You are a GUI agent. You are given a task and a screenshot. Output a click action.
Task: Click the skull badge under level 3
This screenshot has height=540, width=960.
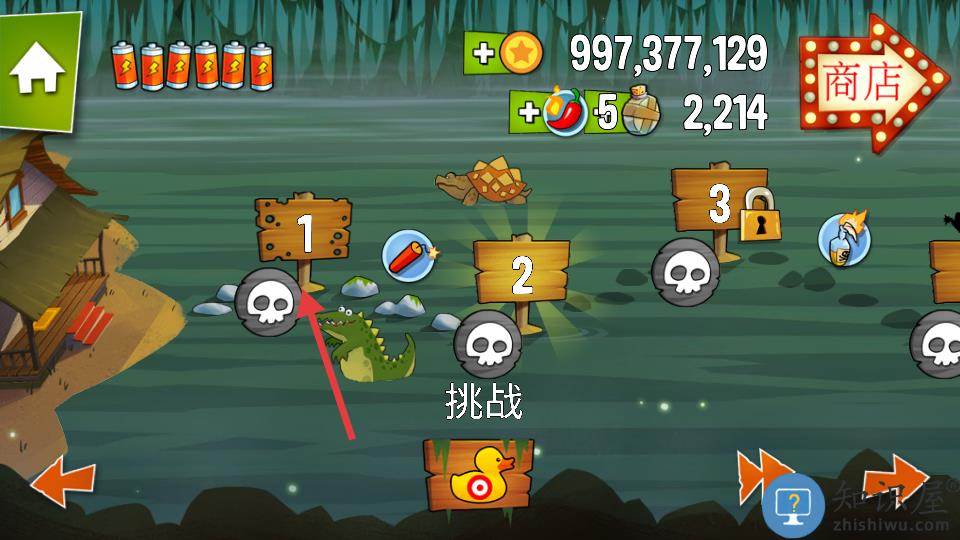(685, 272)
